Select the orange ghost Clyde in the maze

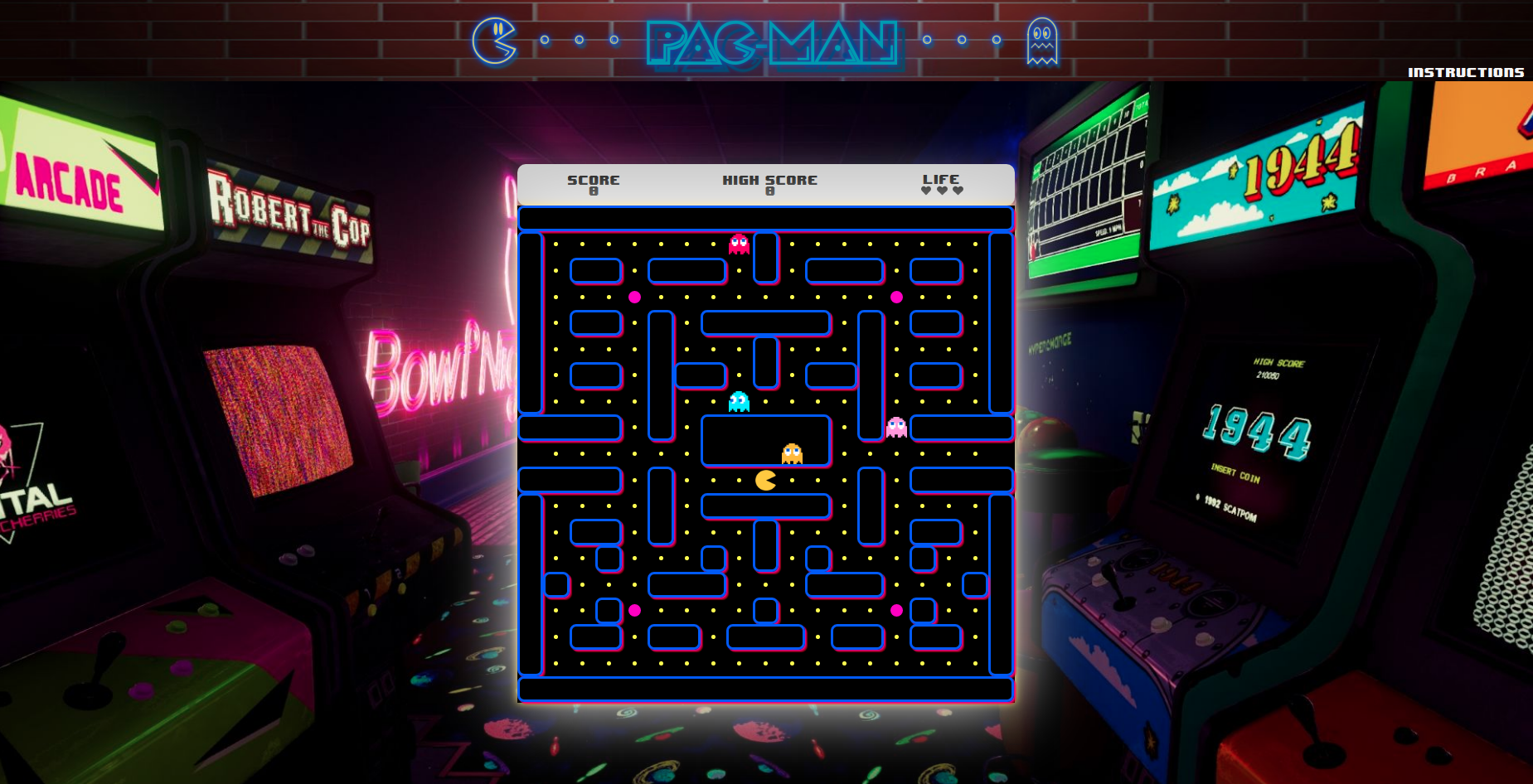click(791, 452)
